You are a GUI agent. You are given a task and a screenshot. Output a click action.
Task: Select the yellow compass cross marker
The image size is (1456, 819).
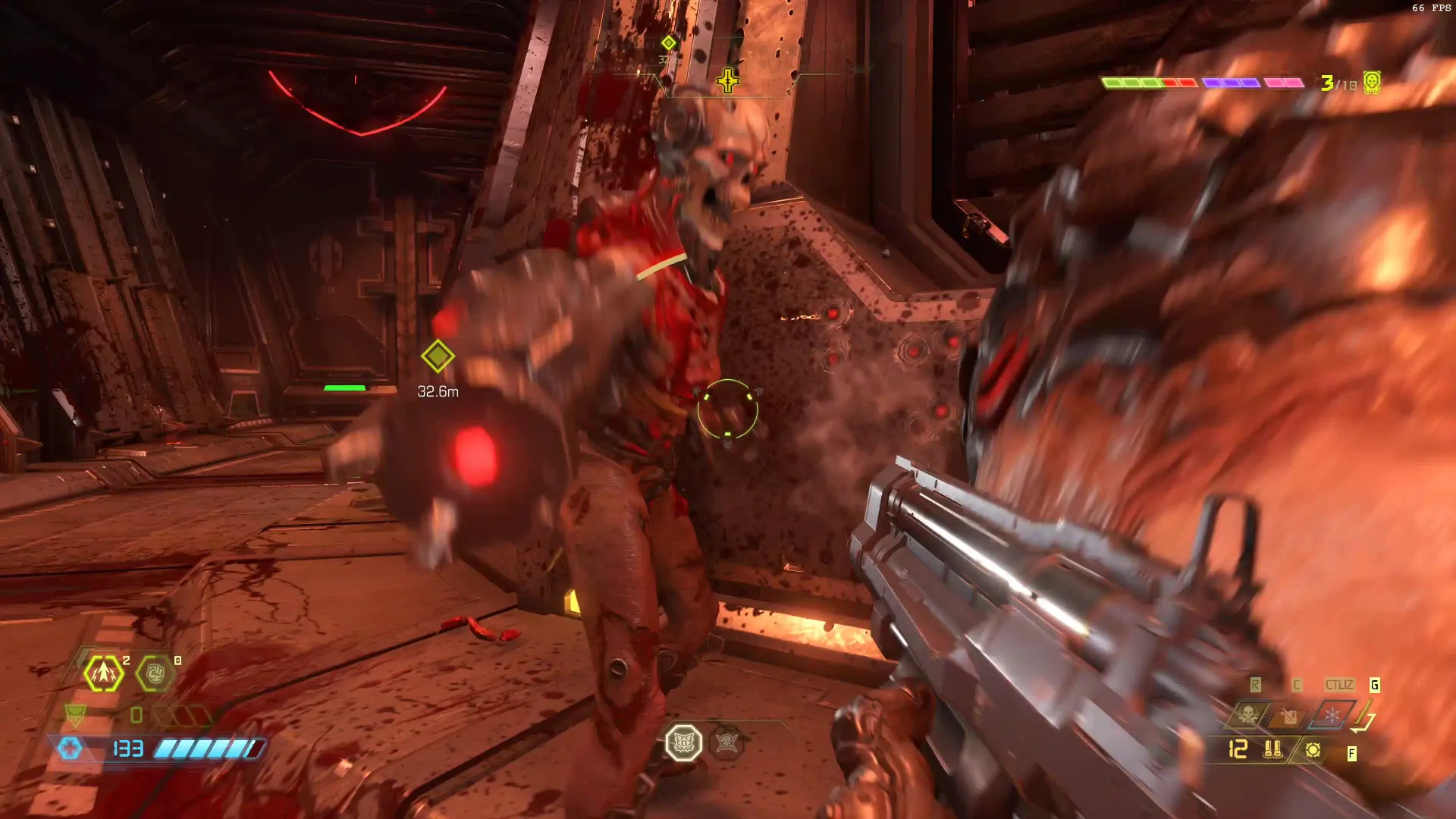click(727, 80)
